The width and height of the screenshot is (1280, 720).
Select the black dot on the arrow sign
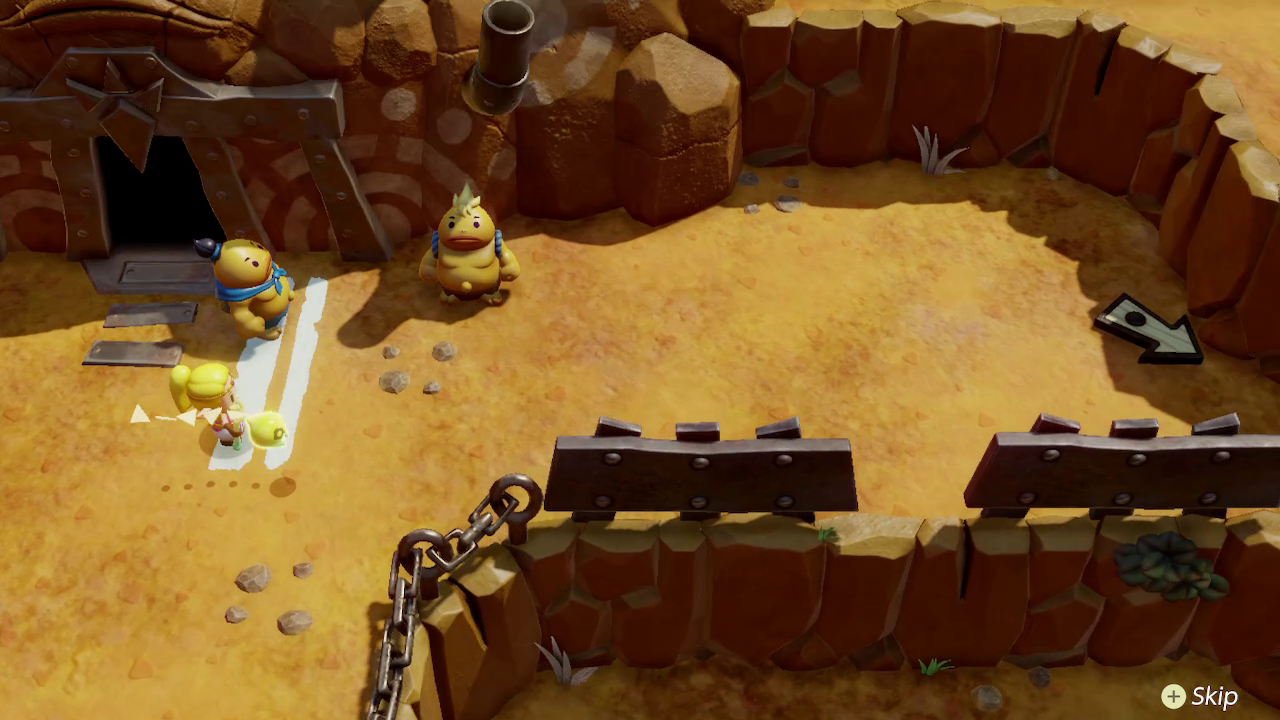click(x=1135, y=320)
